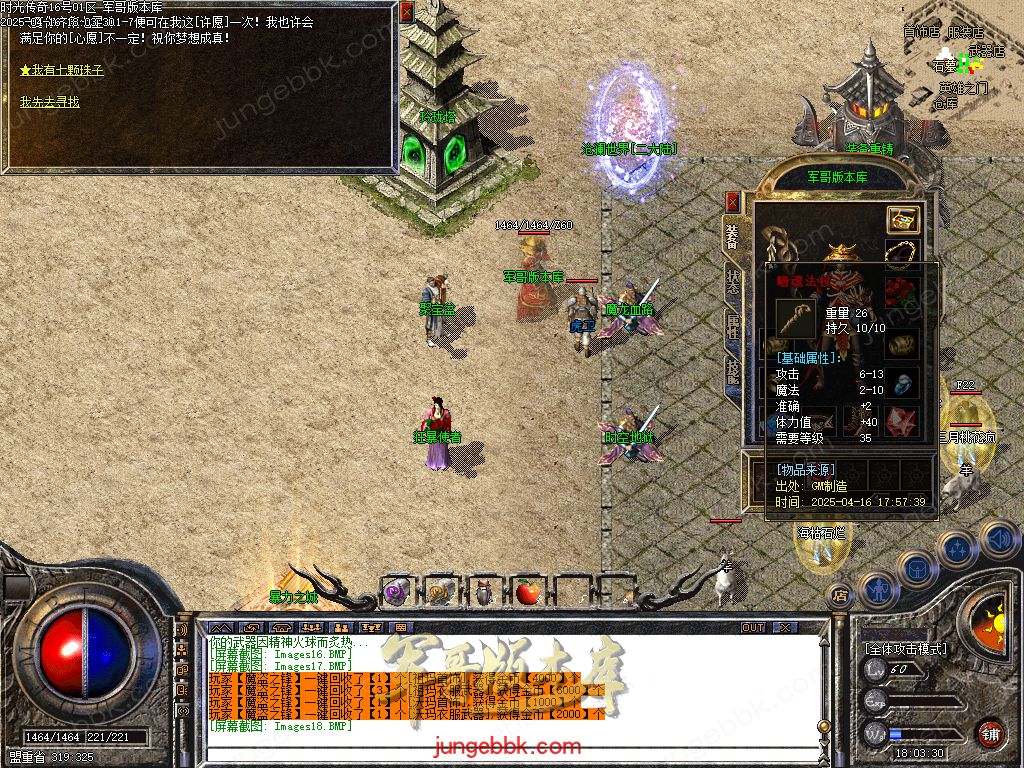Use the purple swirl scroll hotbar item
1024x768 pixels.
coord(395,593)
